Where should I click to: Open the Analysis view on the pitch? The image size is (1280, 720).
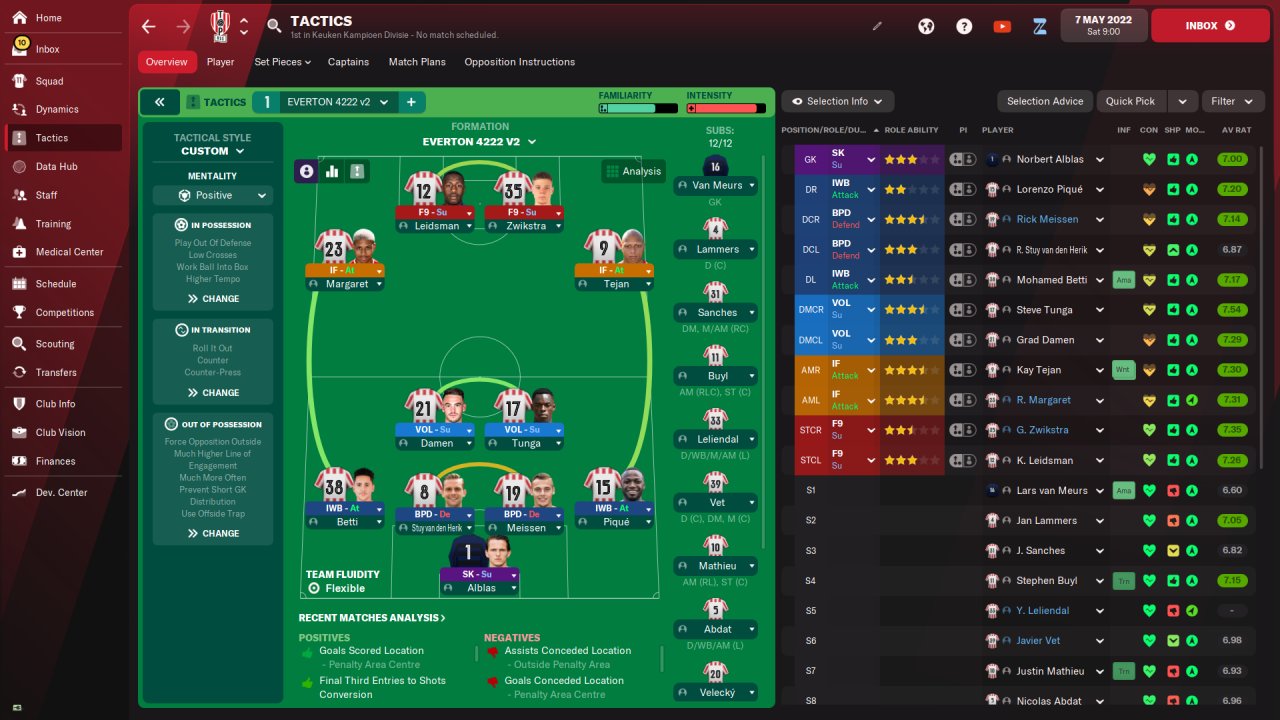[x=633, y=171]
